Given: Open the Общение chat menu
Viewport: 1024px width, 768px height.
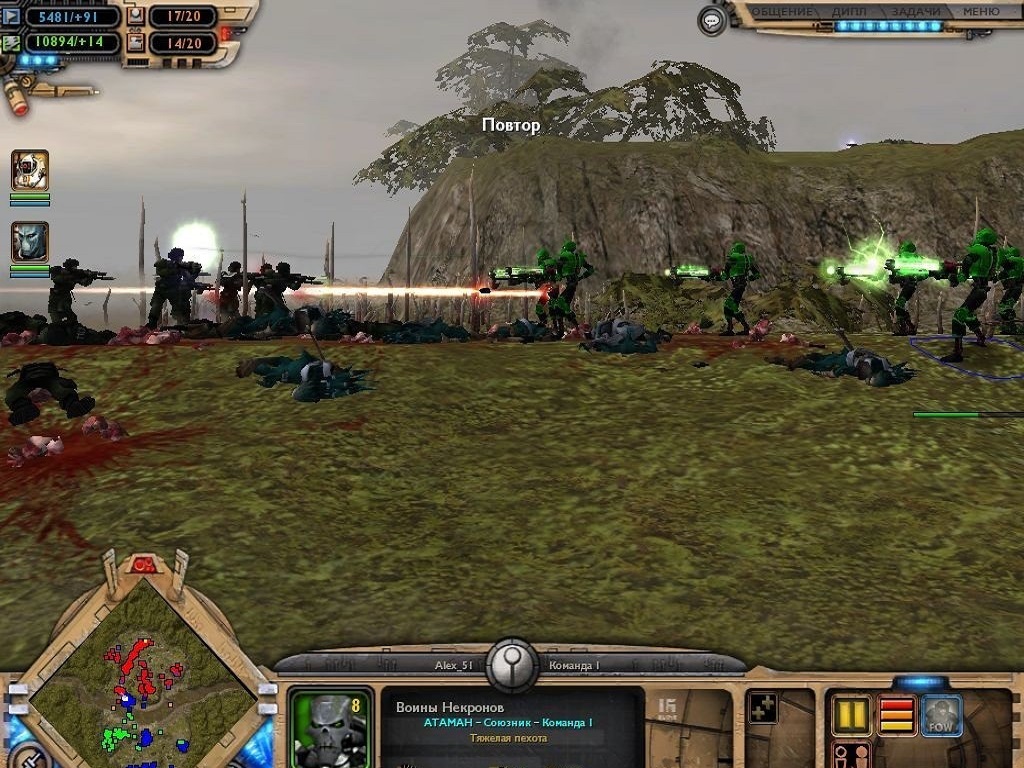Looking at the screenshot, I should (x=781, y=12).
